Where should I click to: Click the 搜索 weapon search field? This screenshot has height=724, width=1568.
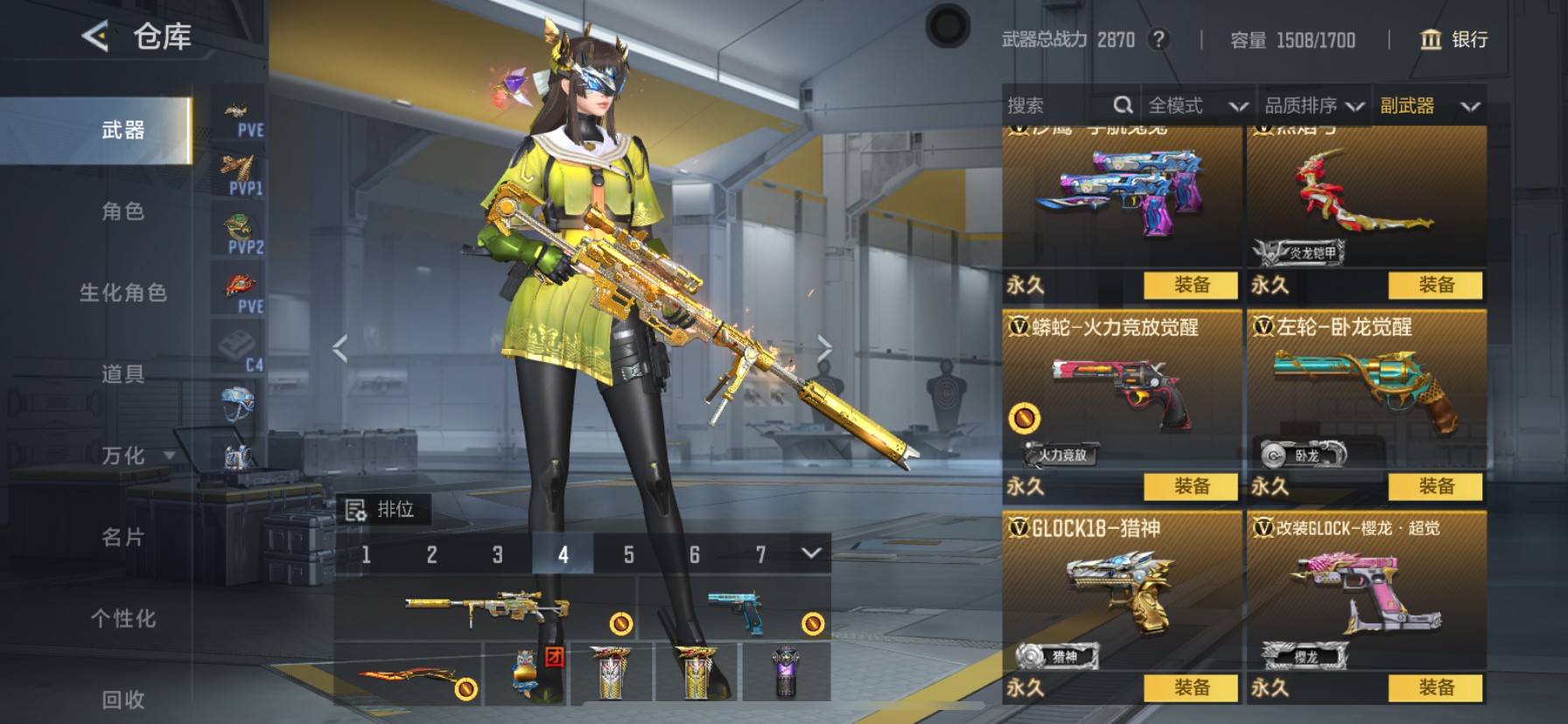[x=1059, y=106]
